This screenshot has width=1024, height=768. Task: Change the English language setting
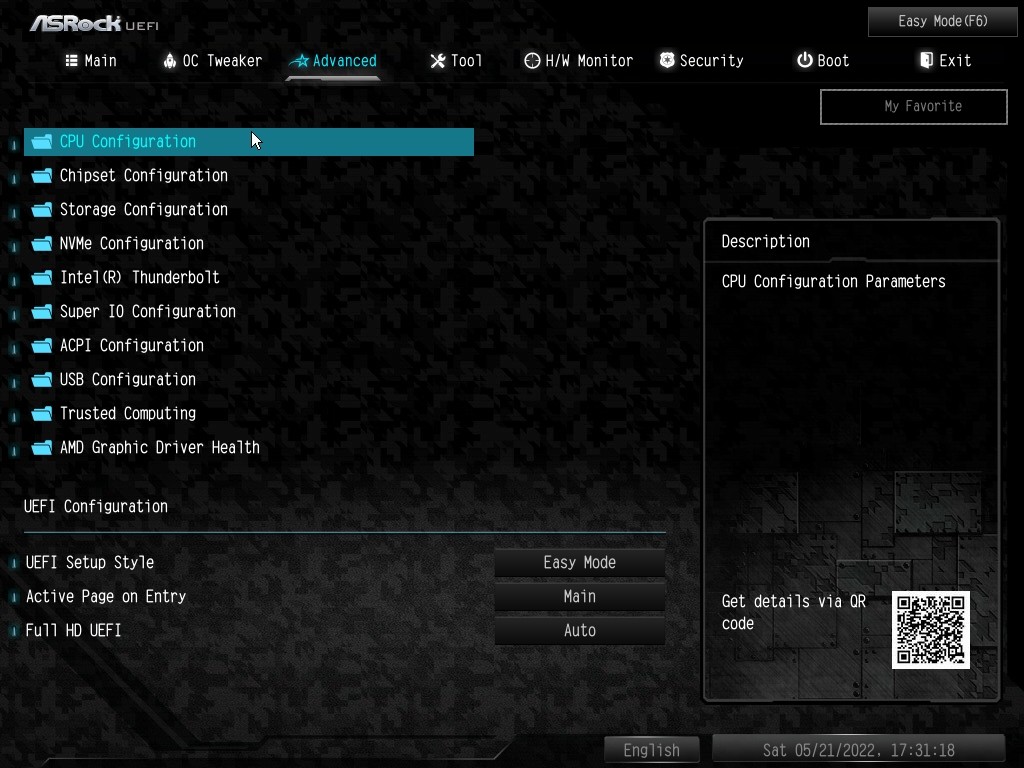pyautogui.click(x=651, y=750)
